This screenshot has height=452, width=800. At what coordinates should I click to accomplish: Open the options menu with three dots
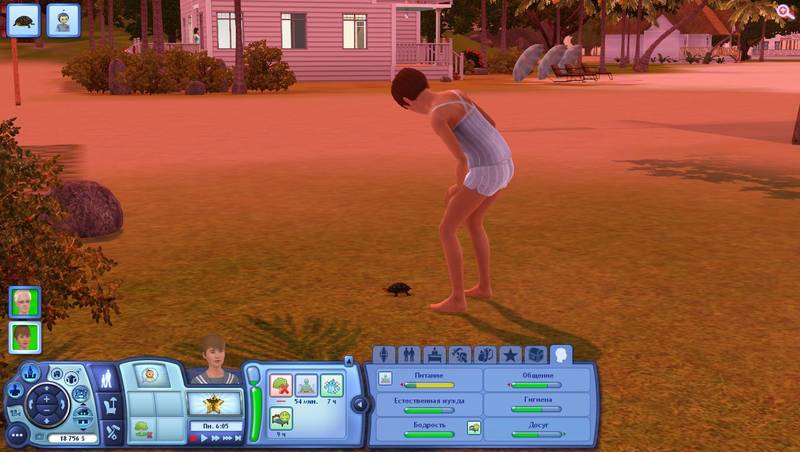click(x=17, y=436)
